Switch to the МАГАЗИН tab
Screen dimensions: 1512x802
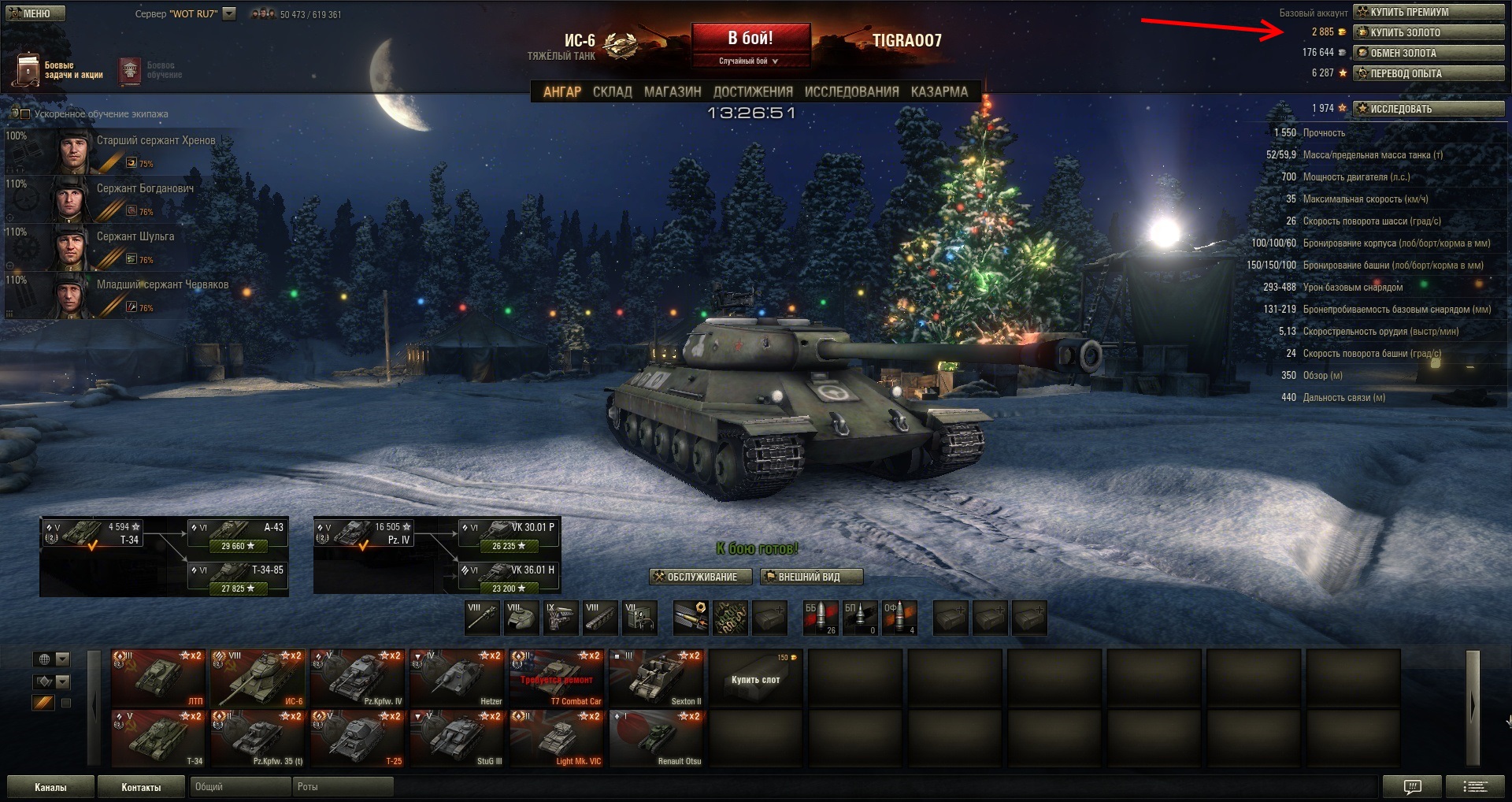click(x=672, y=92)
